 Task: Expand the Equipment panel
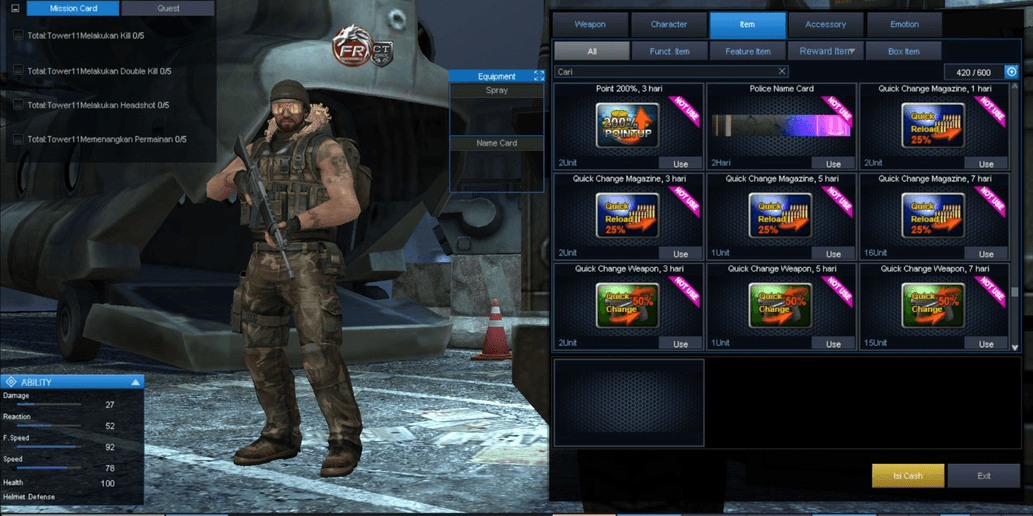[x=539, y=76]
